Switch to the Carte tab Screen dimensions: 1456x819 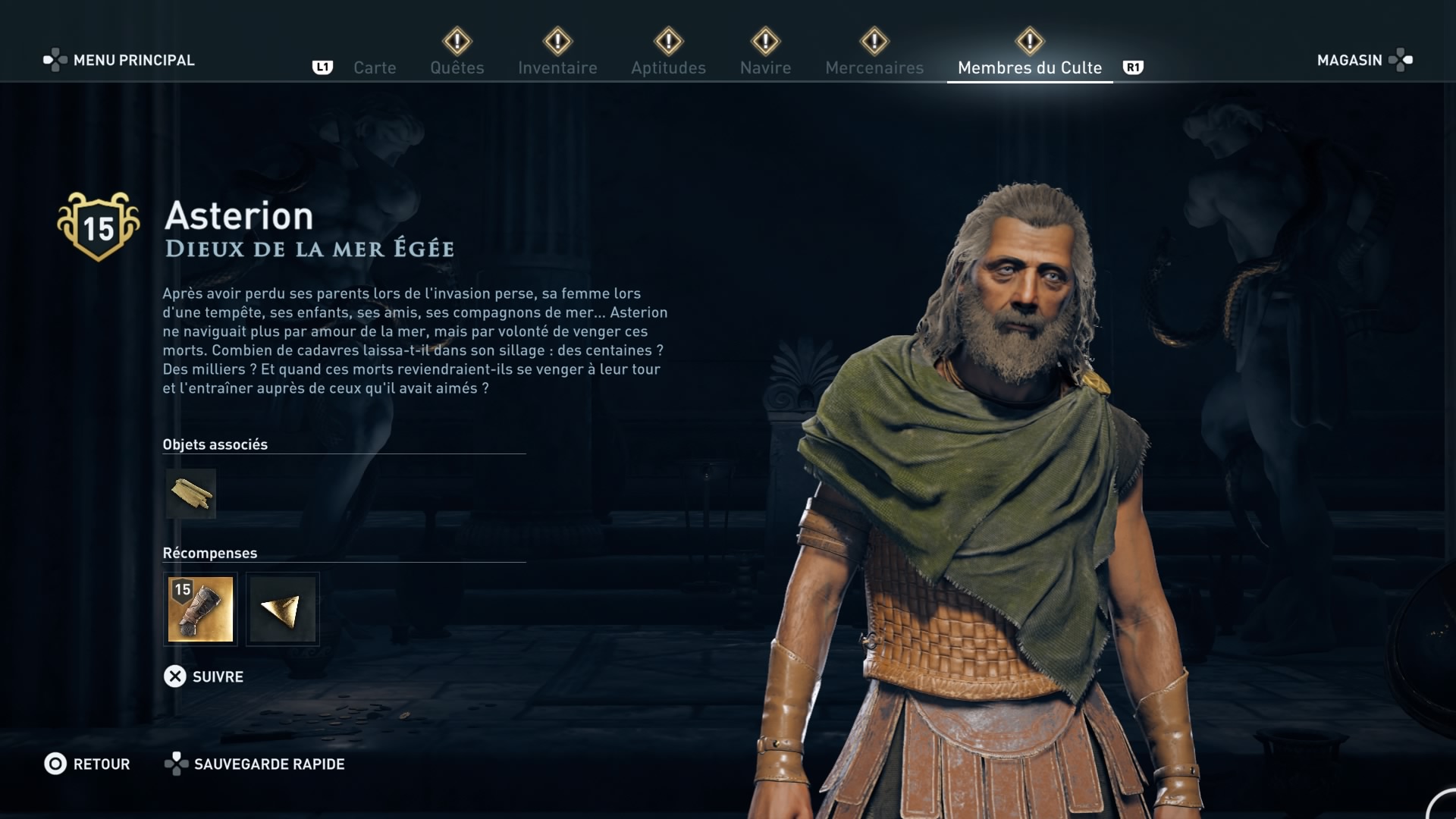375,67
